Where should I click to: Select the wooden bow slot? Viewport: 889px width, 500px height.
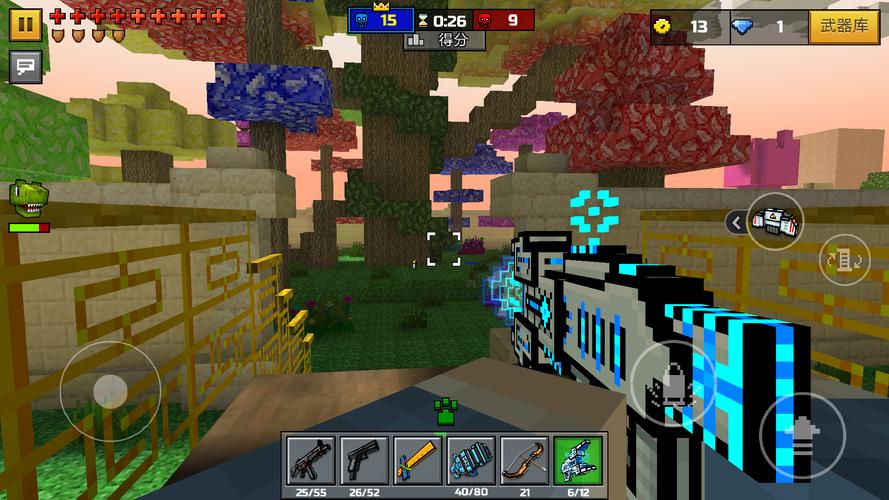click(524, 459)
